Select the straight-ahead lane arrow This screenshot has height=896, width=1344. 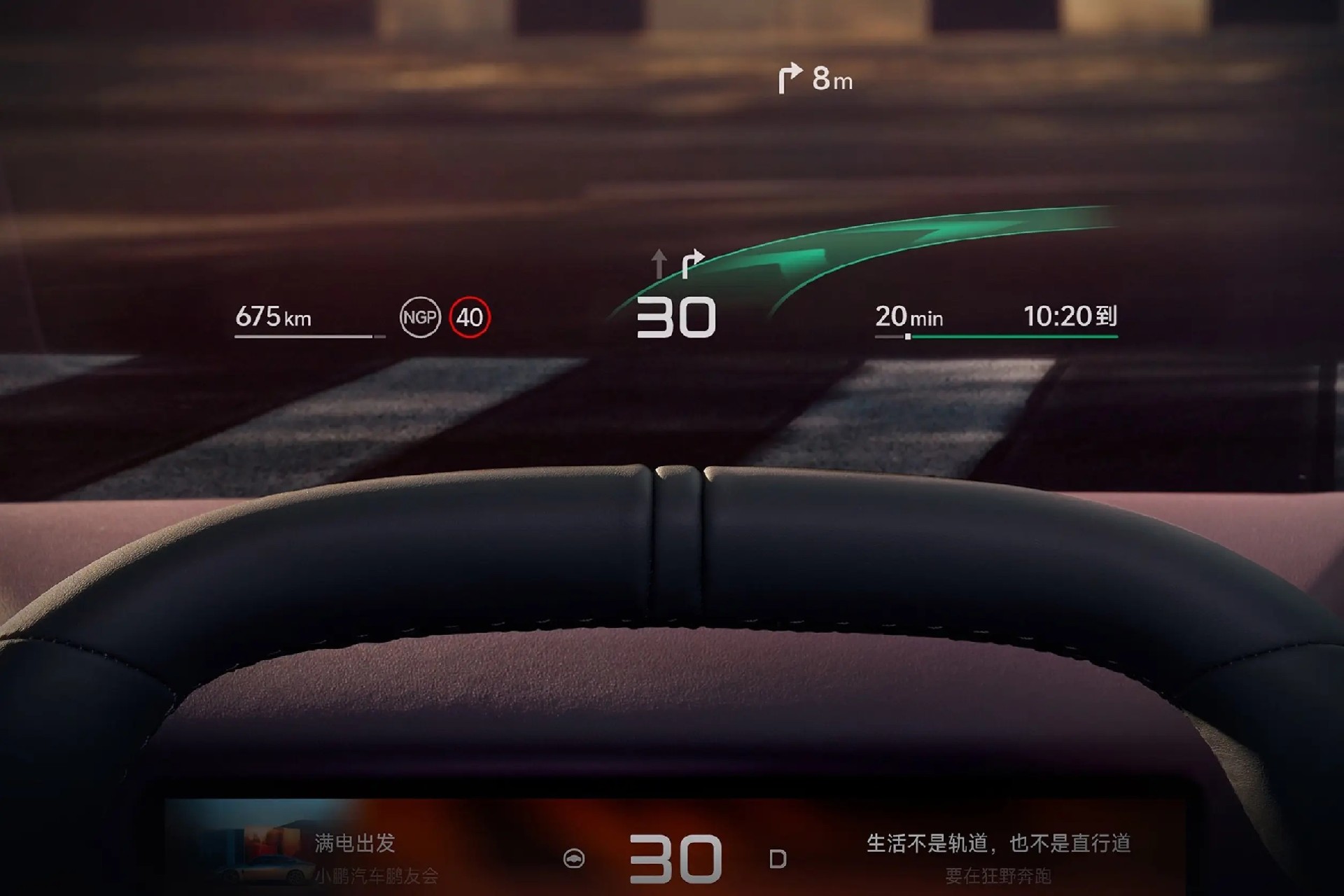[x=659, y=264]
